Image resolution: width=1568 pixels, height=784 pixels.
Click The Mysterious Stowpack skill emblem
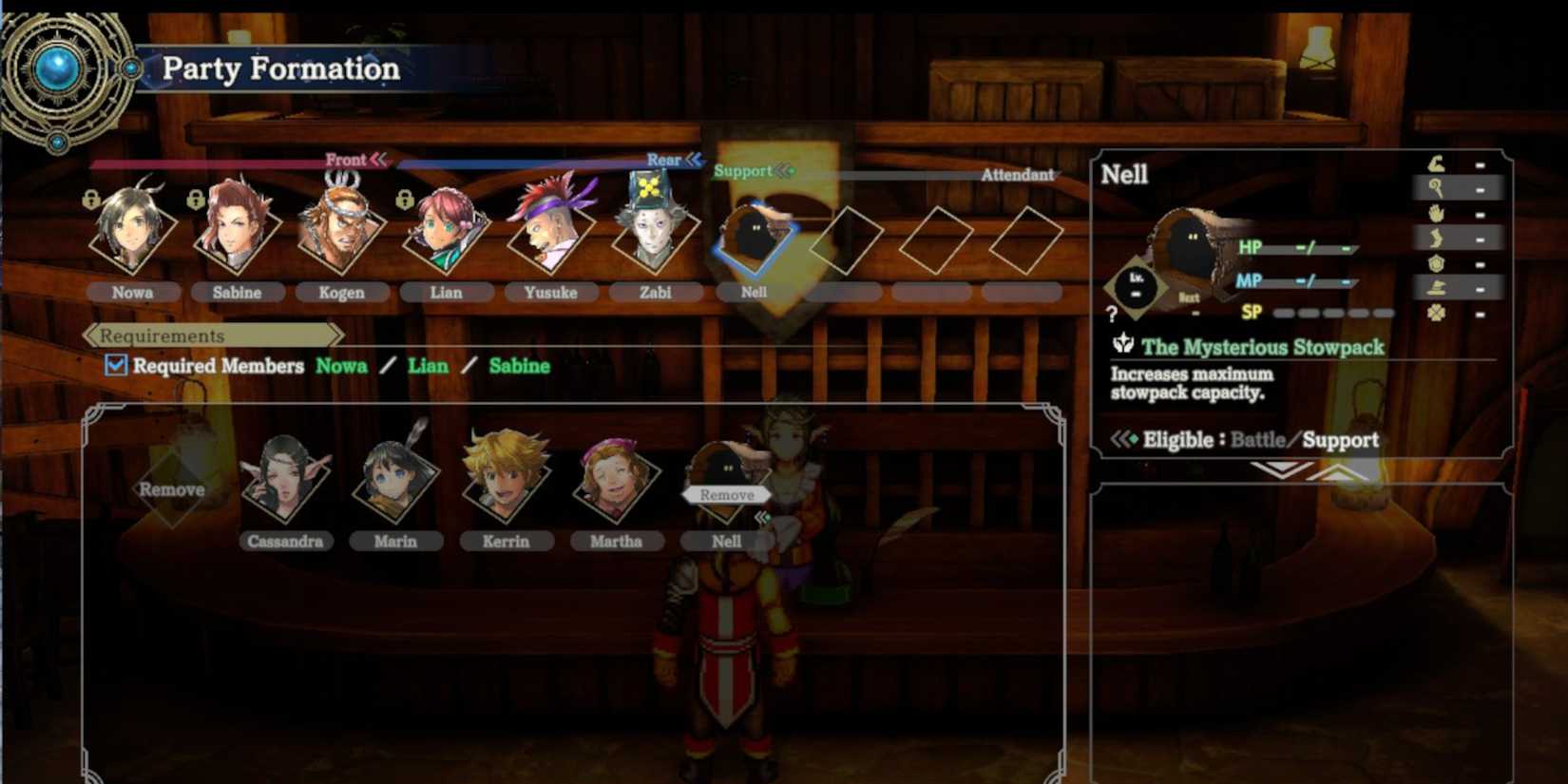click(1124, 347)
